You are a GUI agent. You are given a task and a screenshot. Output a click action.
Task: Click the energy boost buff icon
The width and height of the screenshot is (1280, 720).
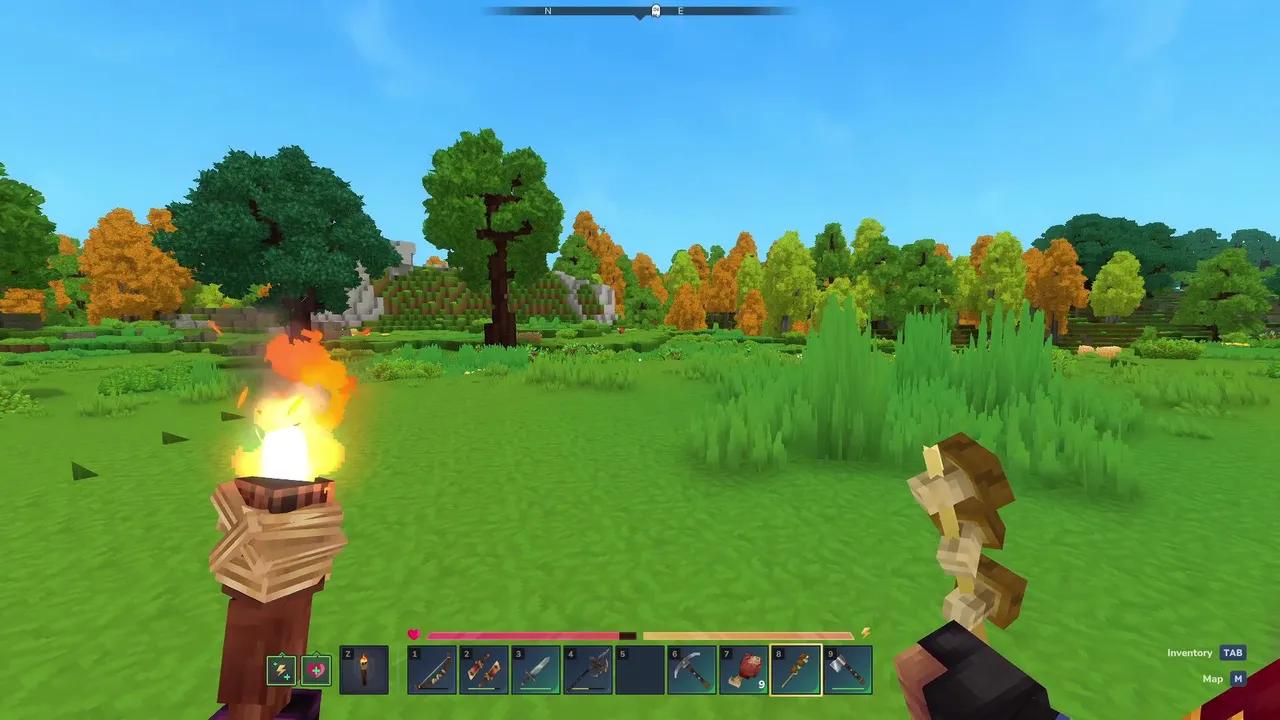(x=283, y=670)
